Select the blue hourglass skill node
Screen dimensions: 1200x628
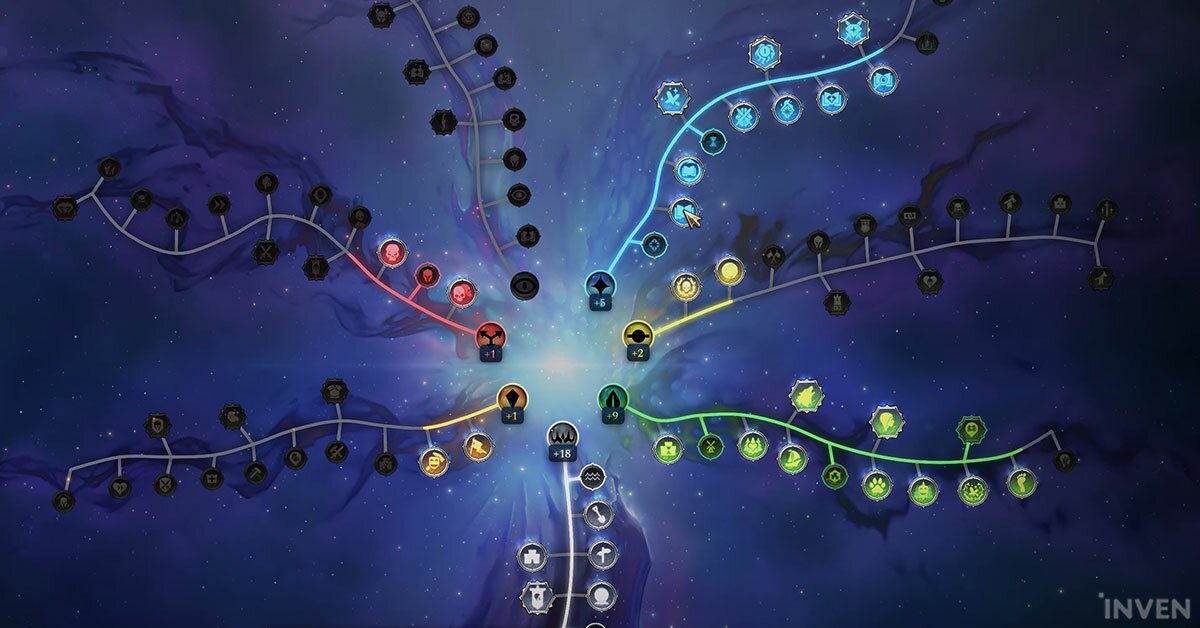point(713,140)
